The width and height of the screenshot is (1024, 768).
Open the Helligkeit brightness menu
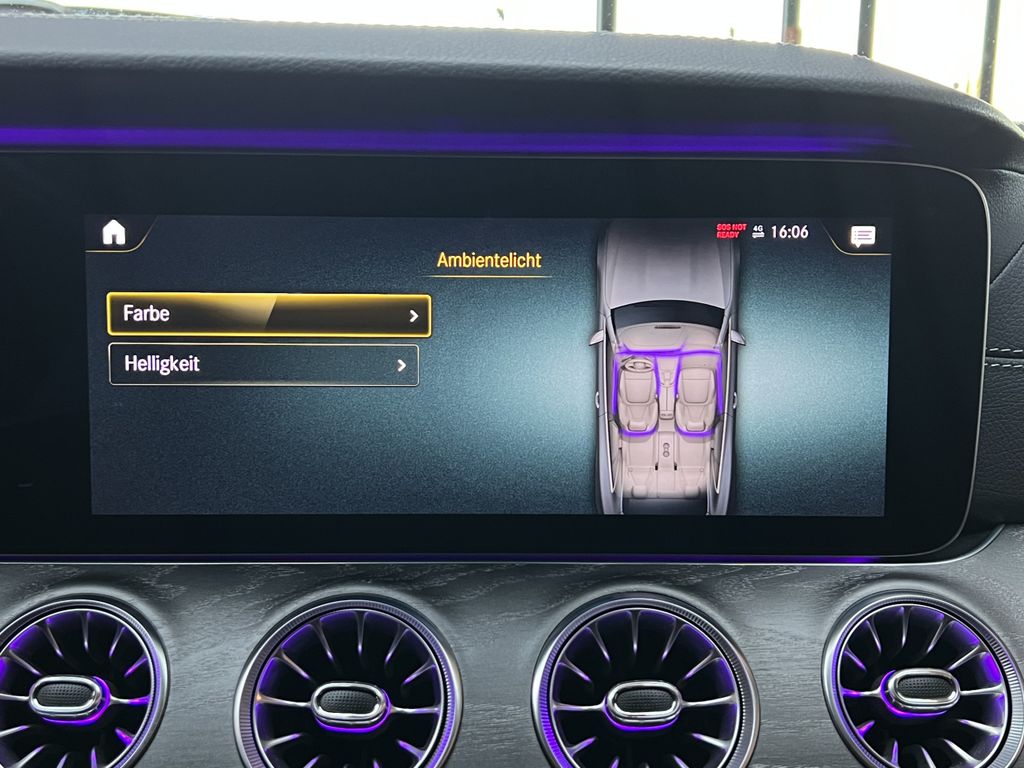263,365
